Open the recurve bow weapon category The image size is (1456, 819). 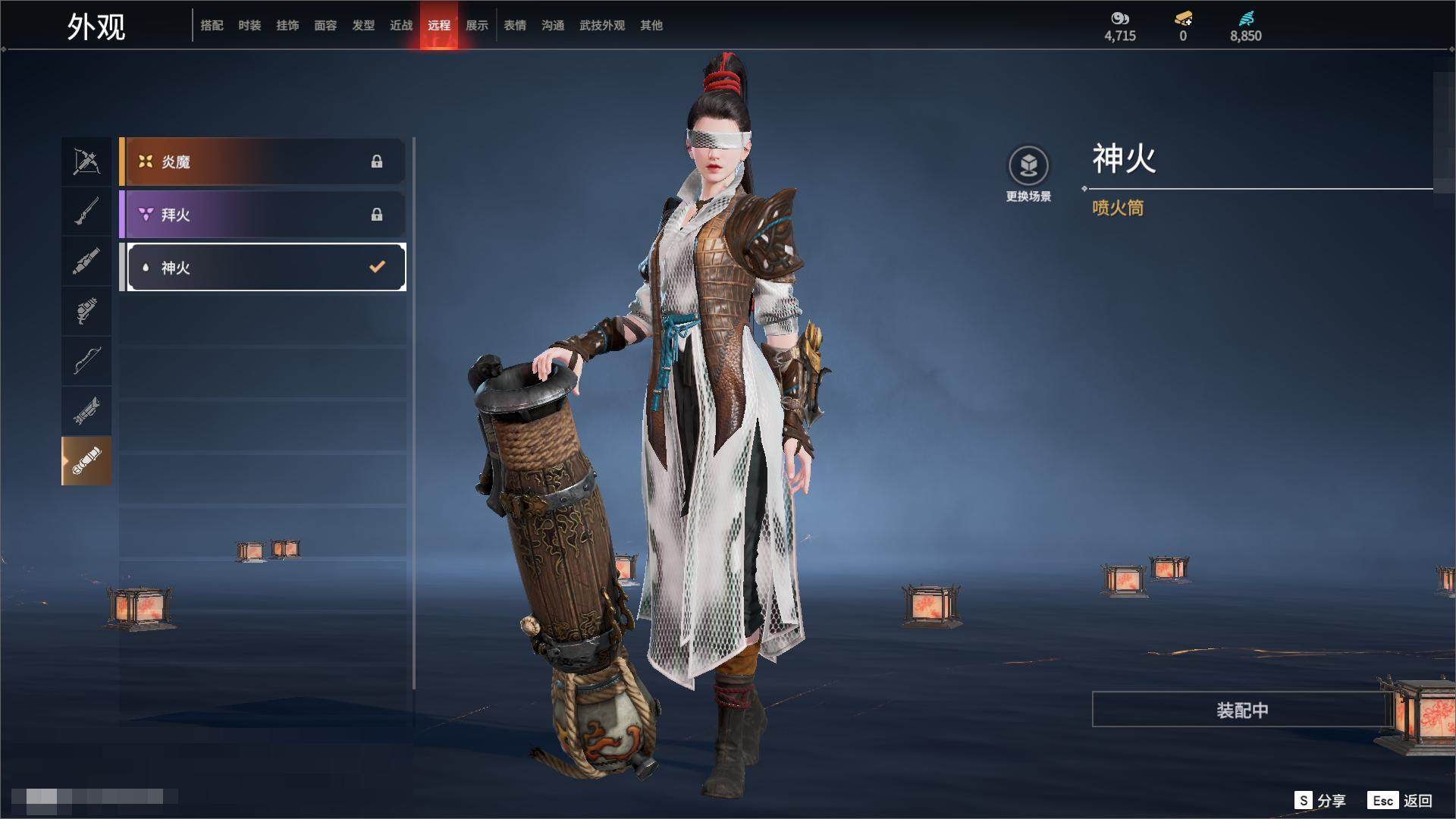[x=86, y=360]
